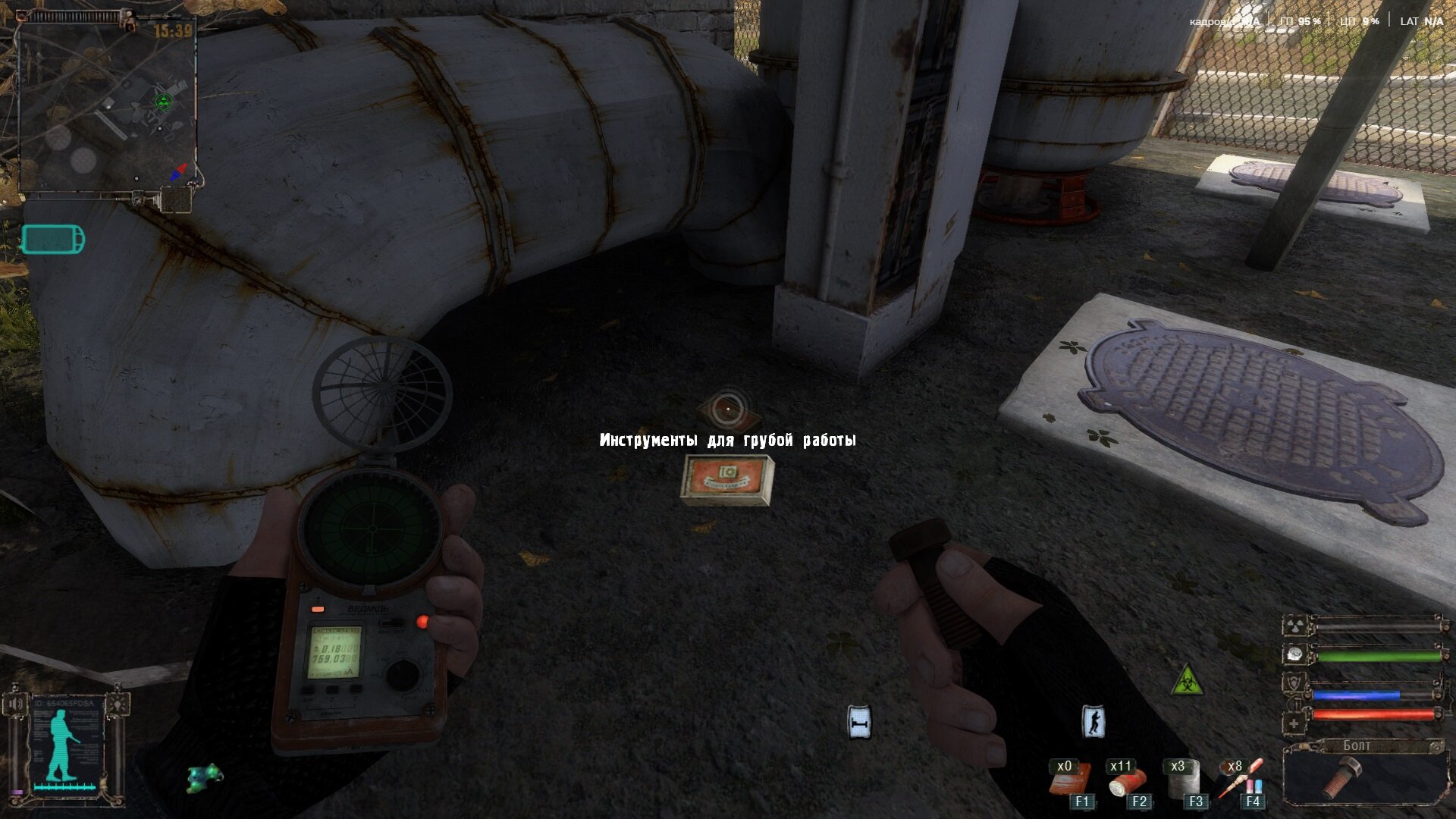Click the minimap in the corner

106,106
